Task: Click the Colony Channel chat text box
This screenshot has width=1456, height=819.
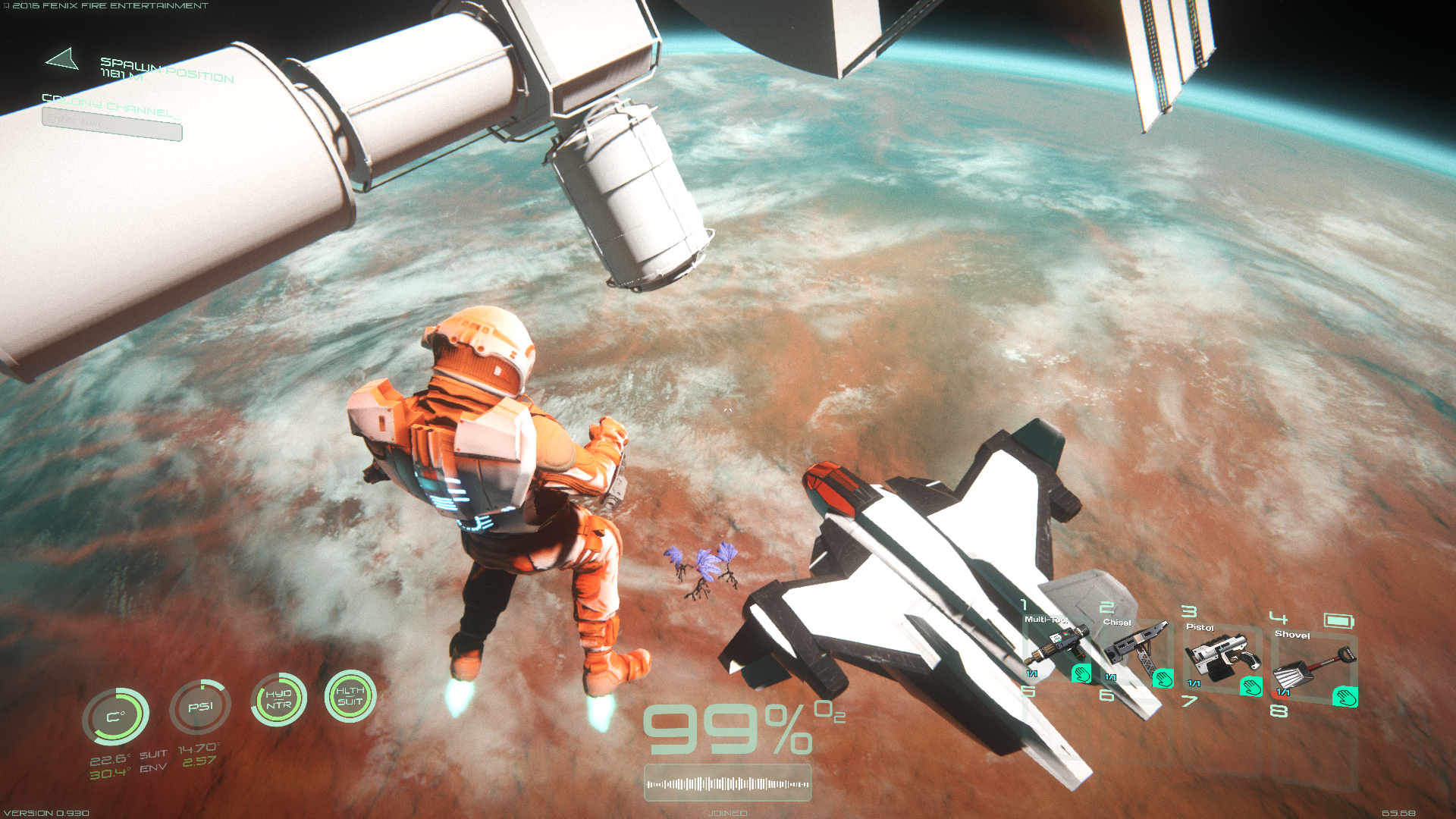Action: pos(111,124)
